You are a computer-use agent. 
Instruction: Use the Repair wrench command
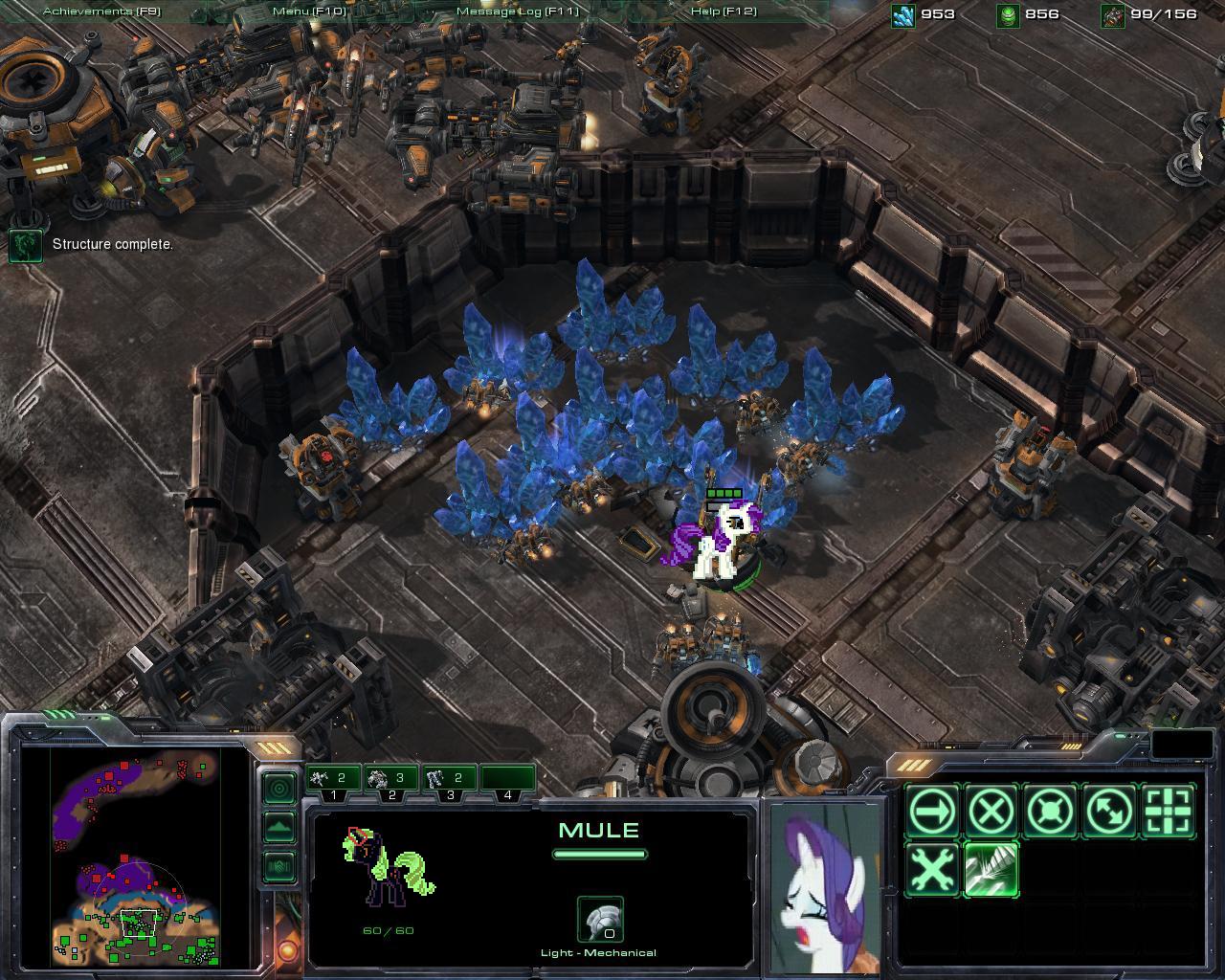(931, 870)
